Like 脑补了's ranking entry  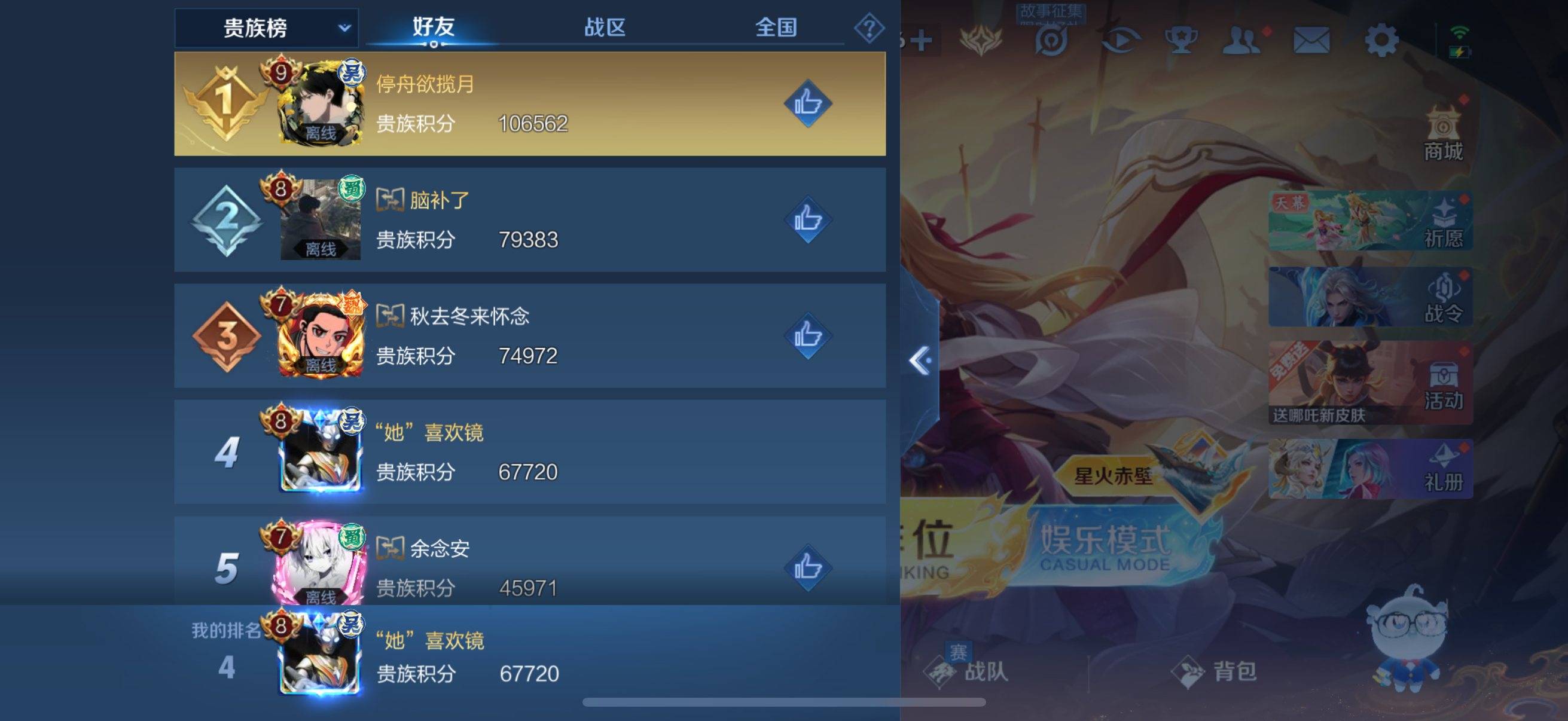pos(809,219)
